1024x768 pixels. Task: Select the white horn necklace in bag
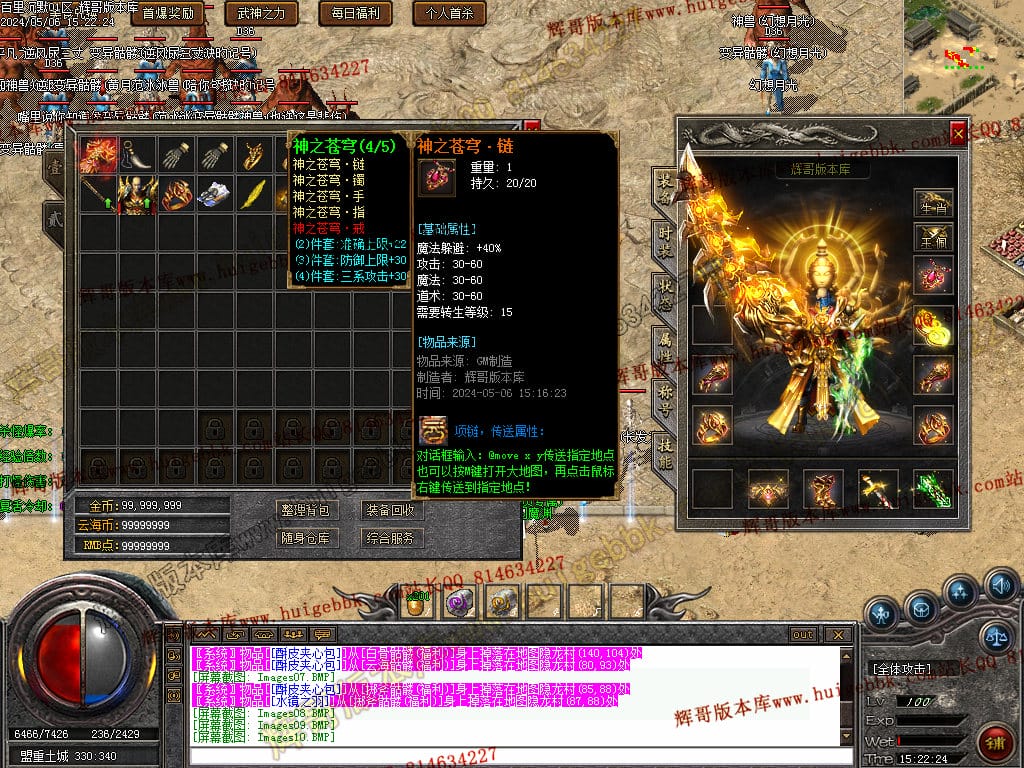point(137,155)
